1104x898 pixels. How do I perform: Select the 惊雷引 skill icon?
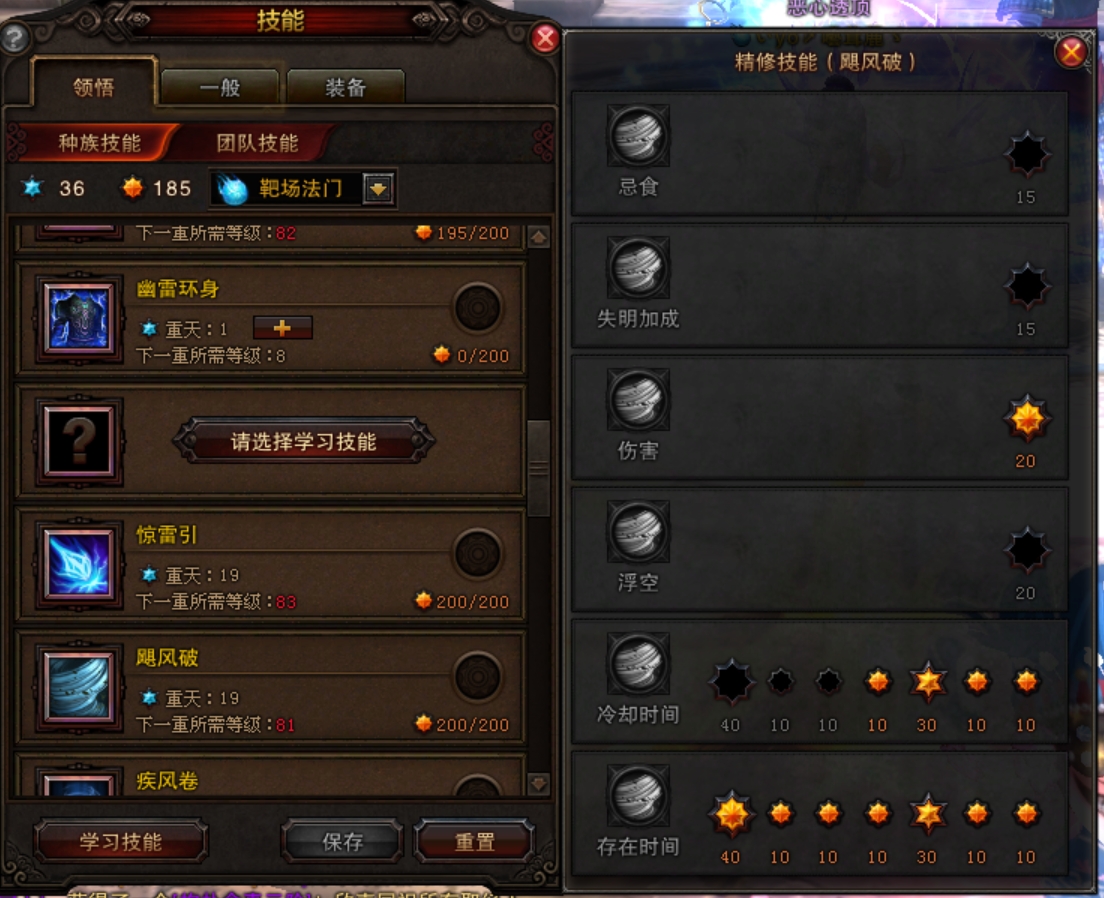(79, 564)
